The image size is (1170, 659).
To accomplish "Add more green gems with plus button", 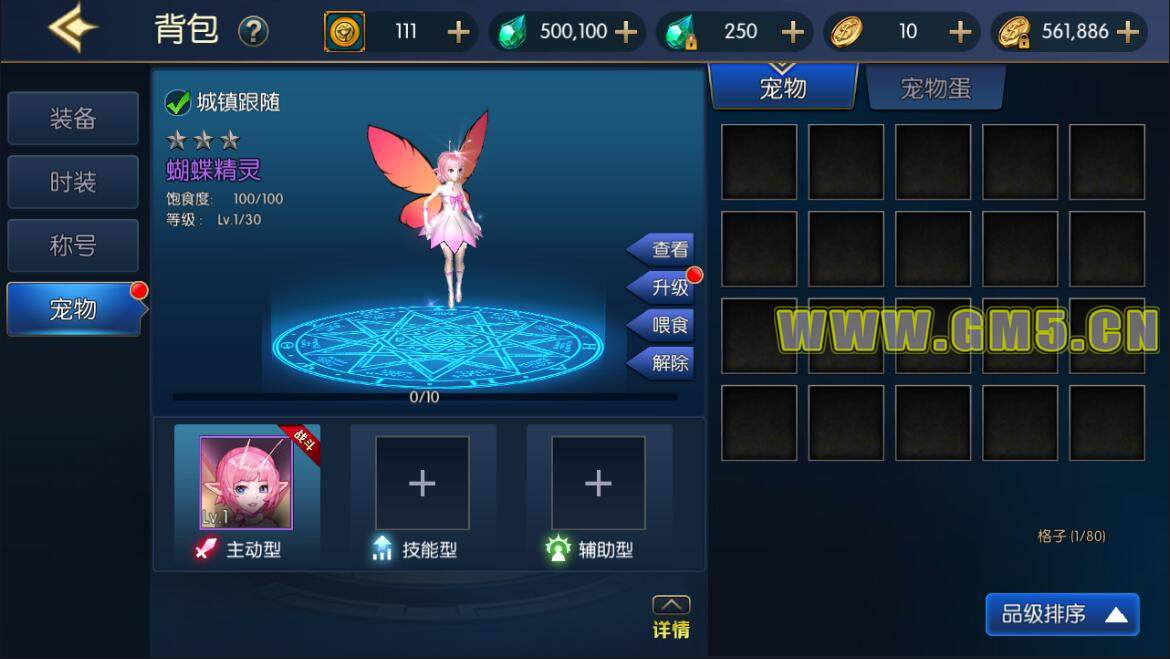I will pyautogui.click(x=626, y=32).
